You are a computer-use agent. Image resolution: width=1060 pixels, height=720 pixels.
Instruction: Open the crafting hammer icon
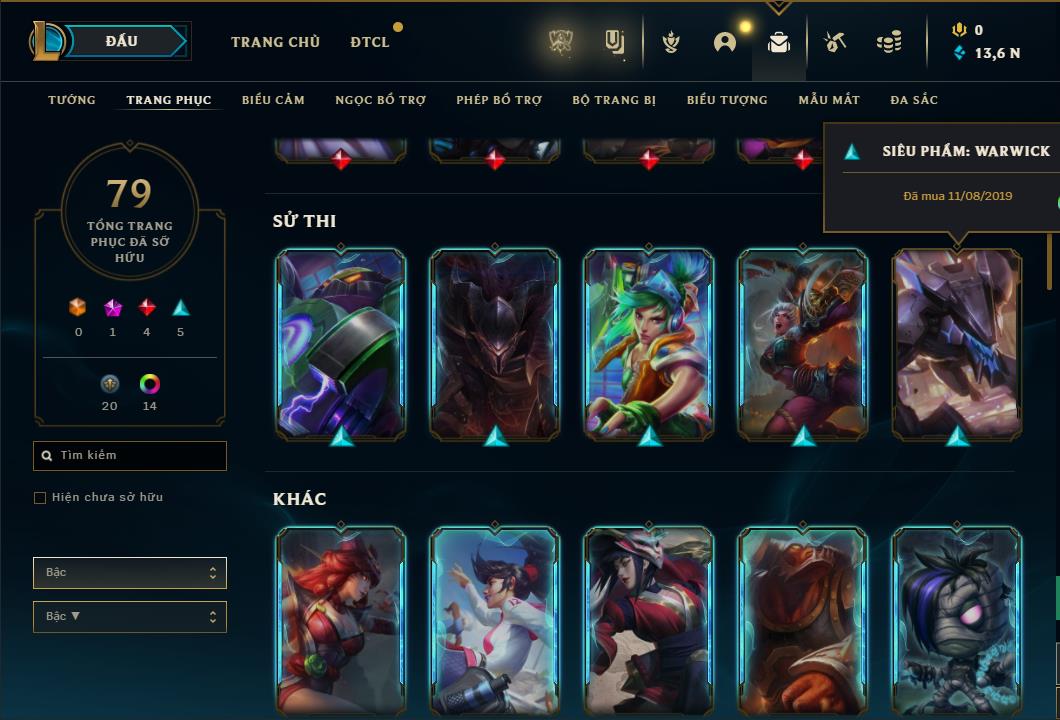[834, 42]
